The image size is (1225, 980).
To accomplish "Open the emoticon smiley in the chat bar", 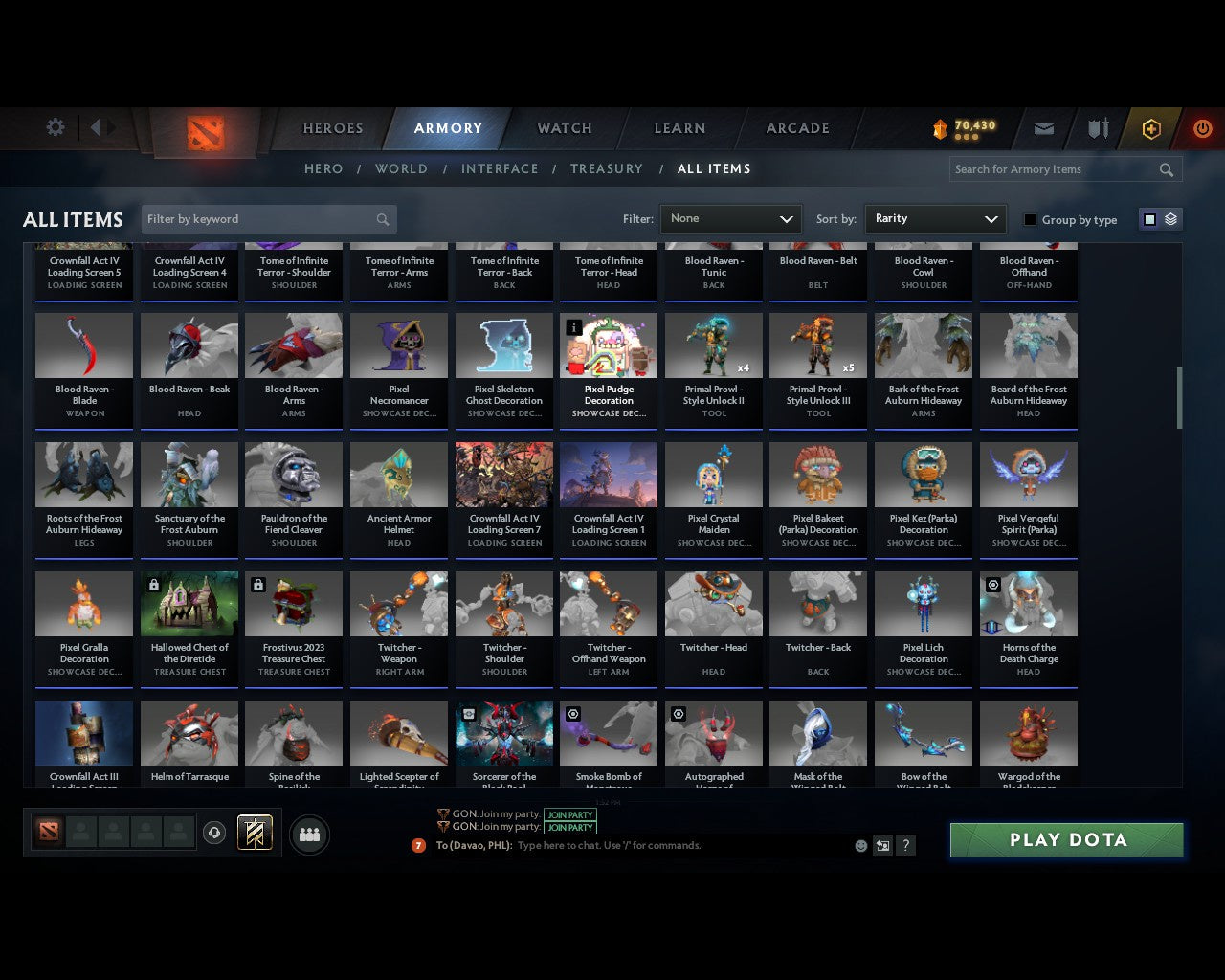I will click(x=859, y=845).
